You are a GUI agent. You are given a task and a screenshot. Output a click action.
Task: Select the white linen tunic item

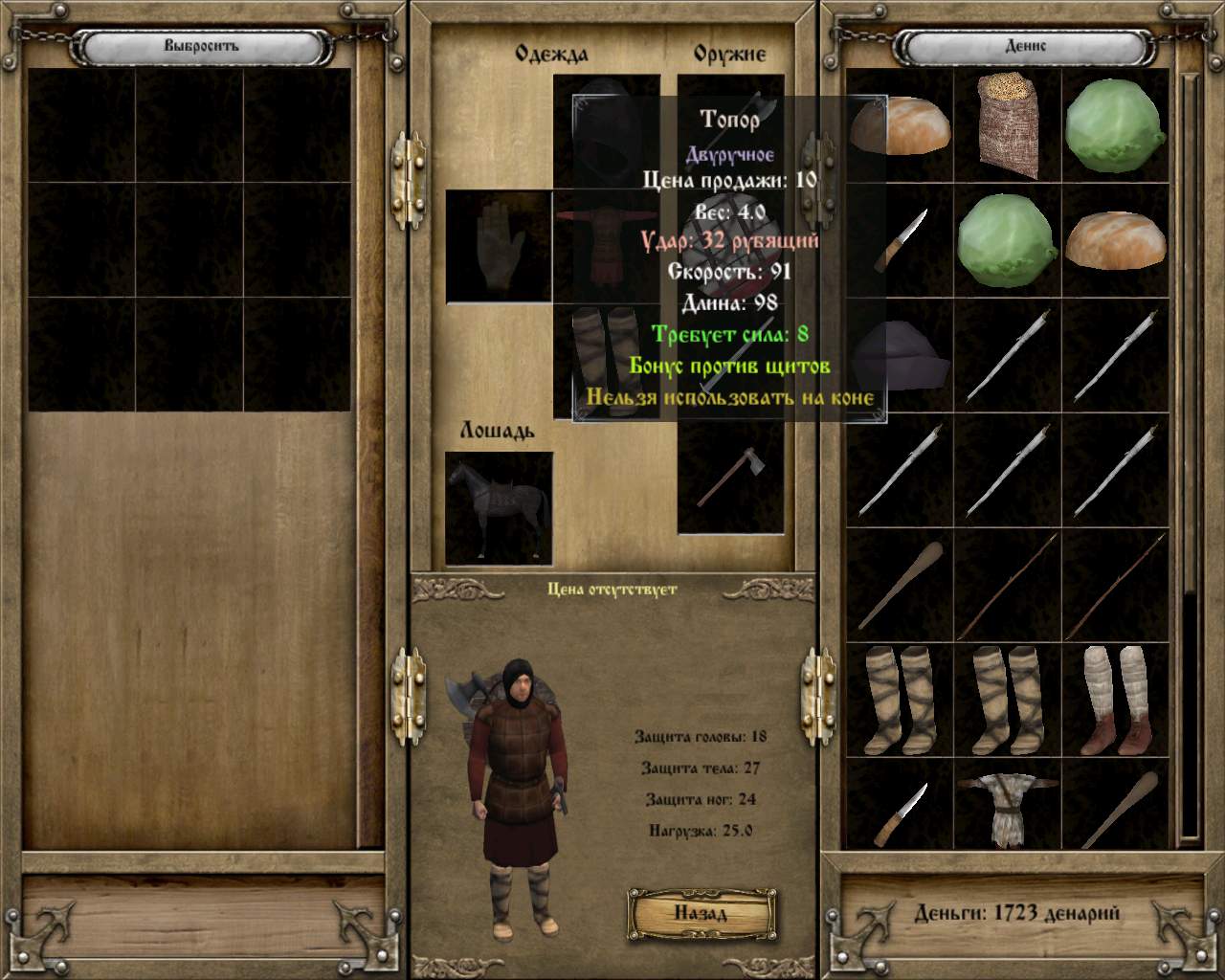tap(1007, 806)
